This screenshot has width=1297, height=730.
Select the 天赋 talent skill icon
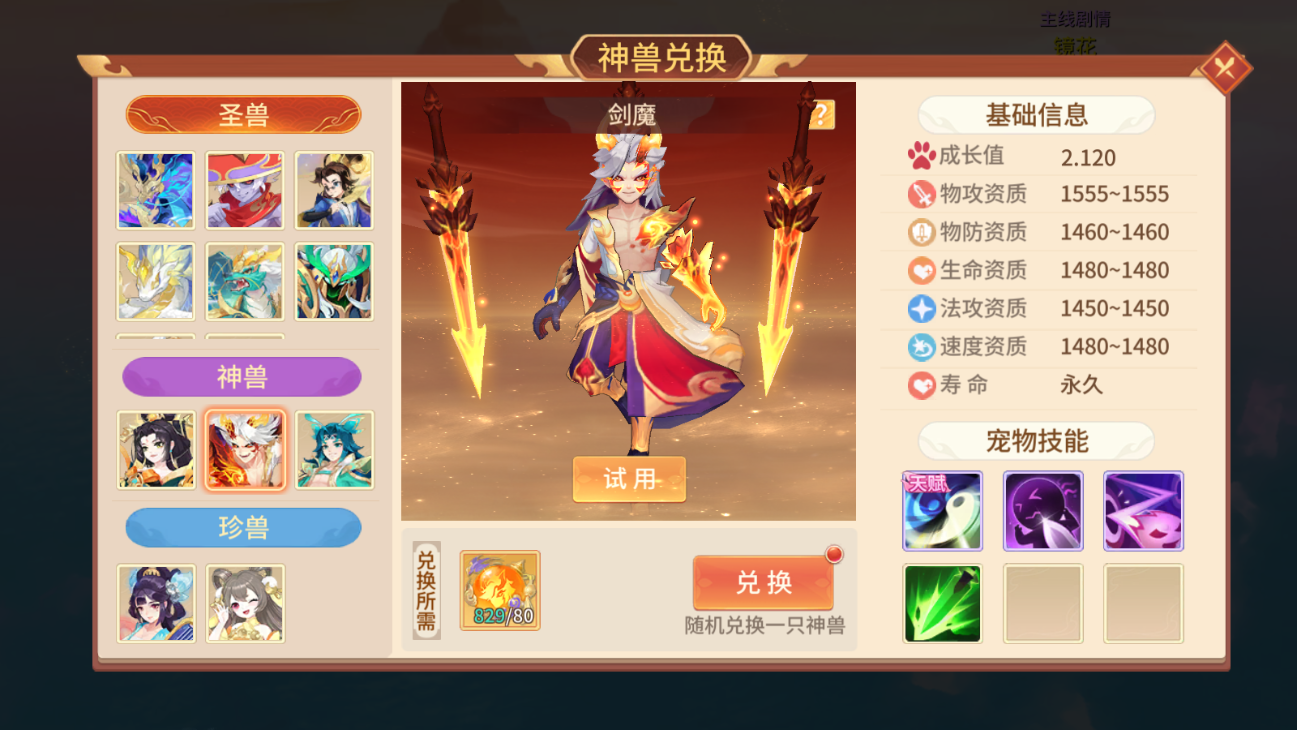[x=941, y=511]
